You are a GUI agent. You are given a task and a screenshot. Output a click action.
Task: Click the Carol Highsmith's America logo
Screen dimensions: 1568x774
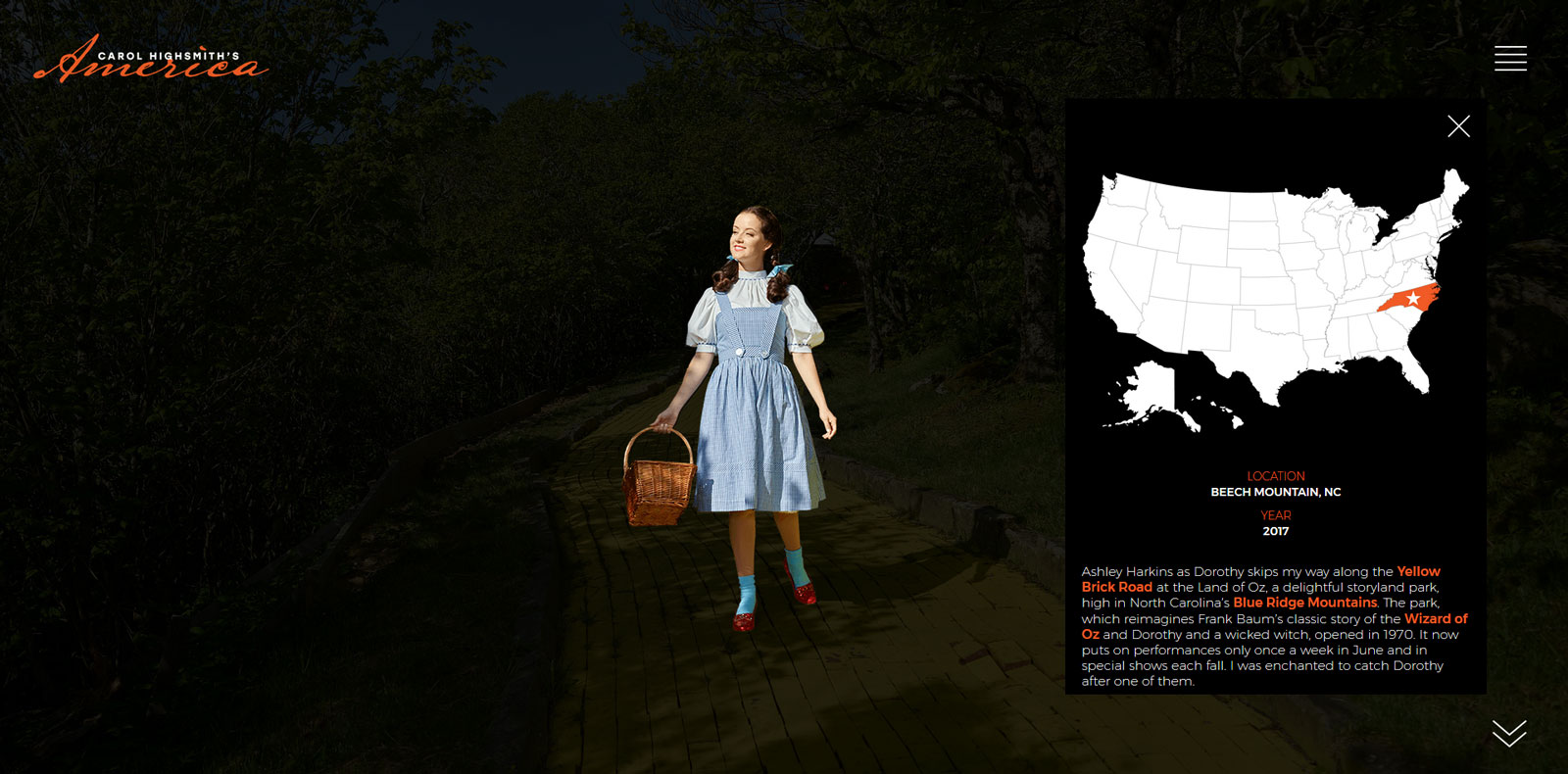[151, 60]
